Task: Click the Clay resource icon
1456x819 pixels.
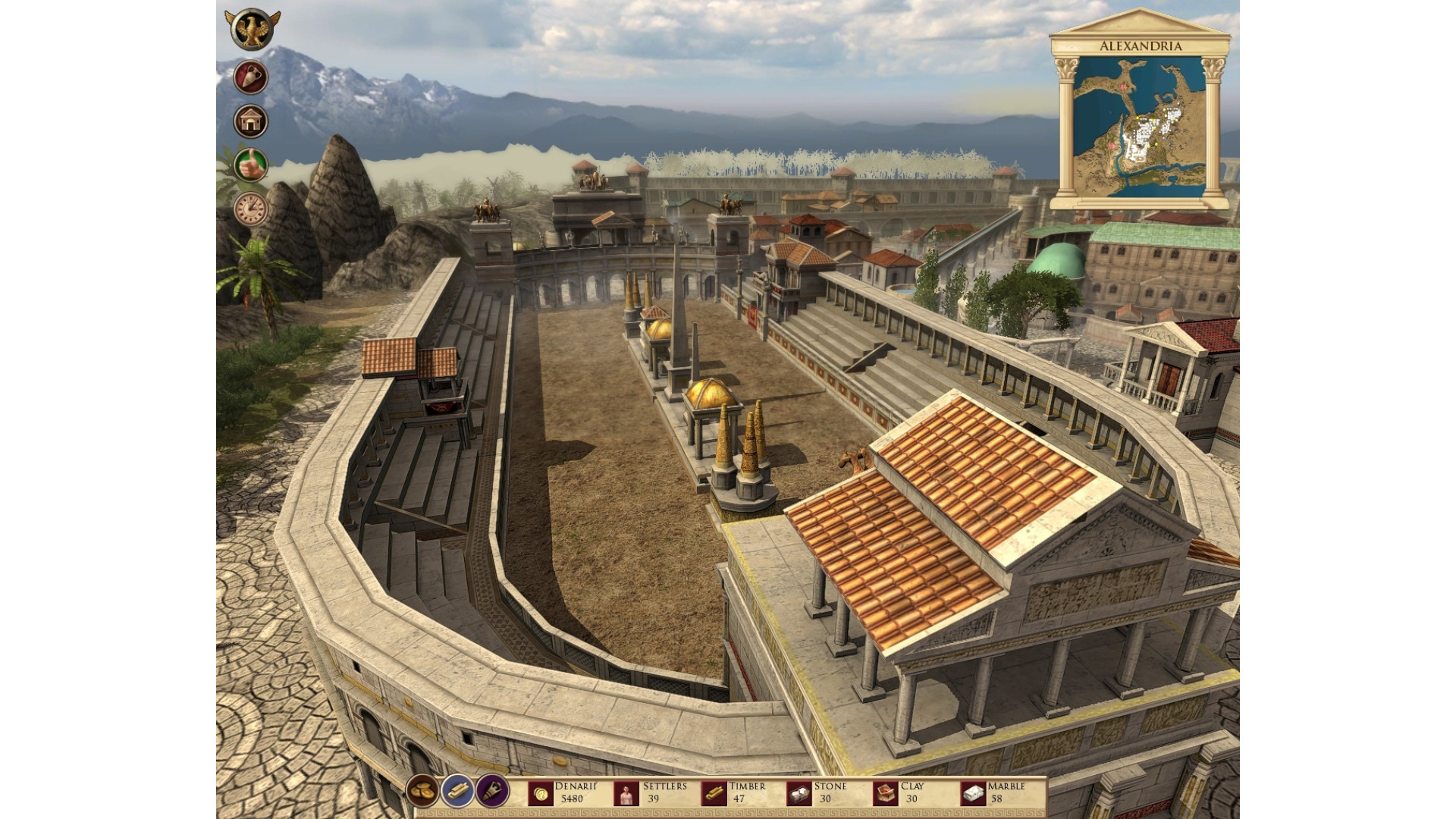Action: 886,793
